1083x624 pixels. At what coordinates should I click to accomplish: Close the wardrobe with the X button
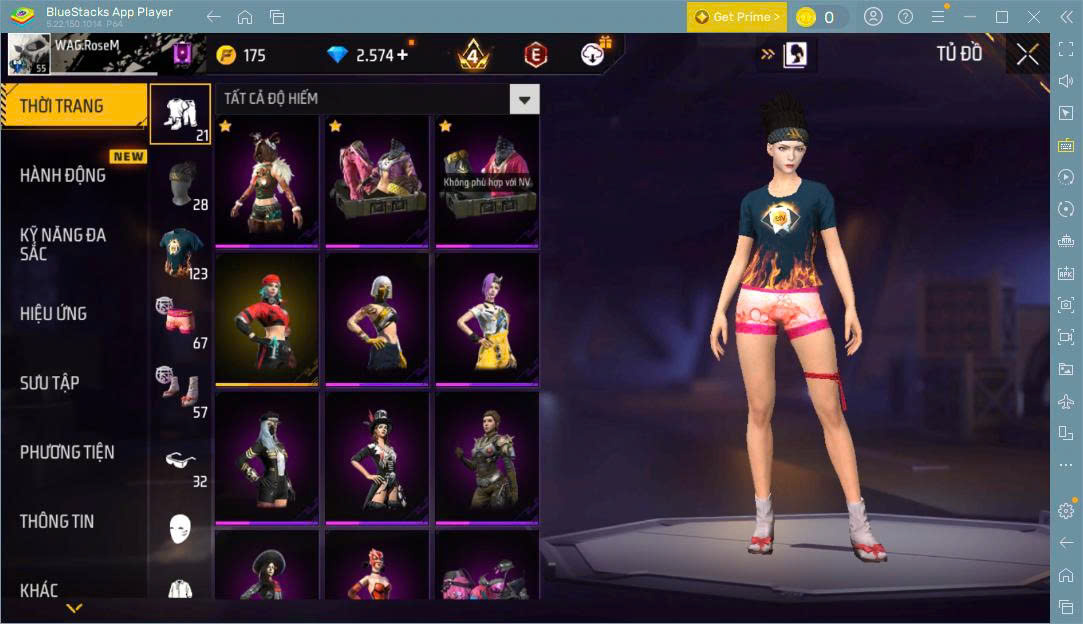point(1027,55)
